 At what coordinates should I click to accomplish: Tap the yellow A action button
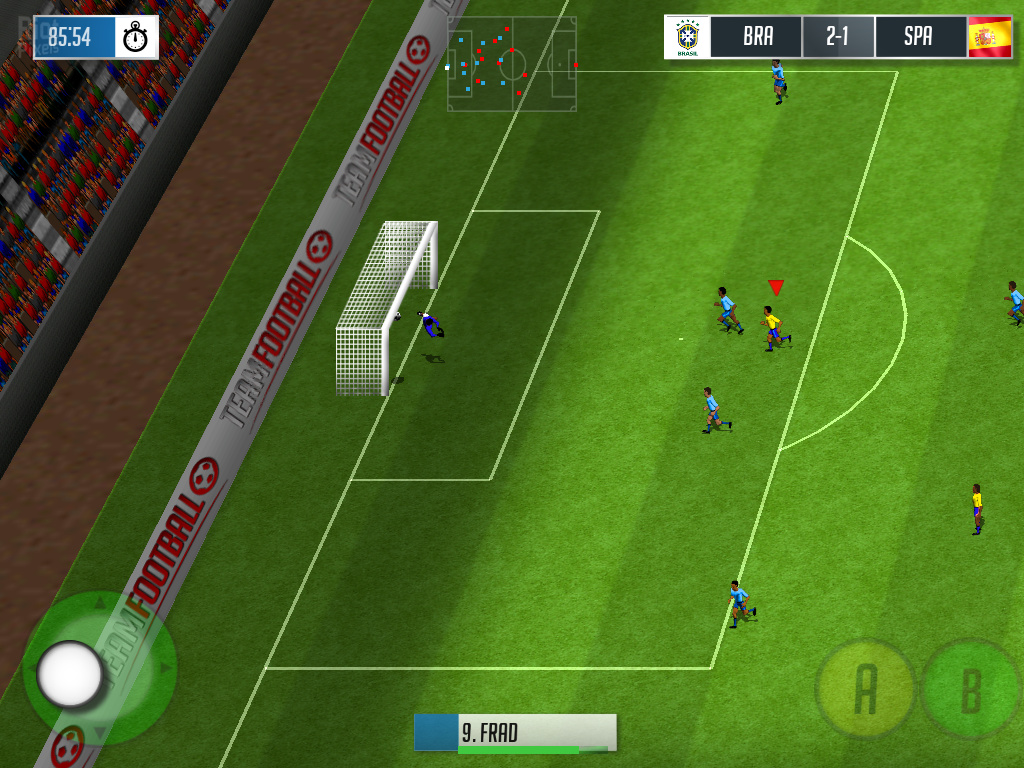point(865,688)
